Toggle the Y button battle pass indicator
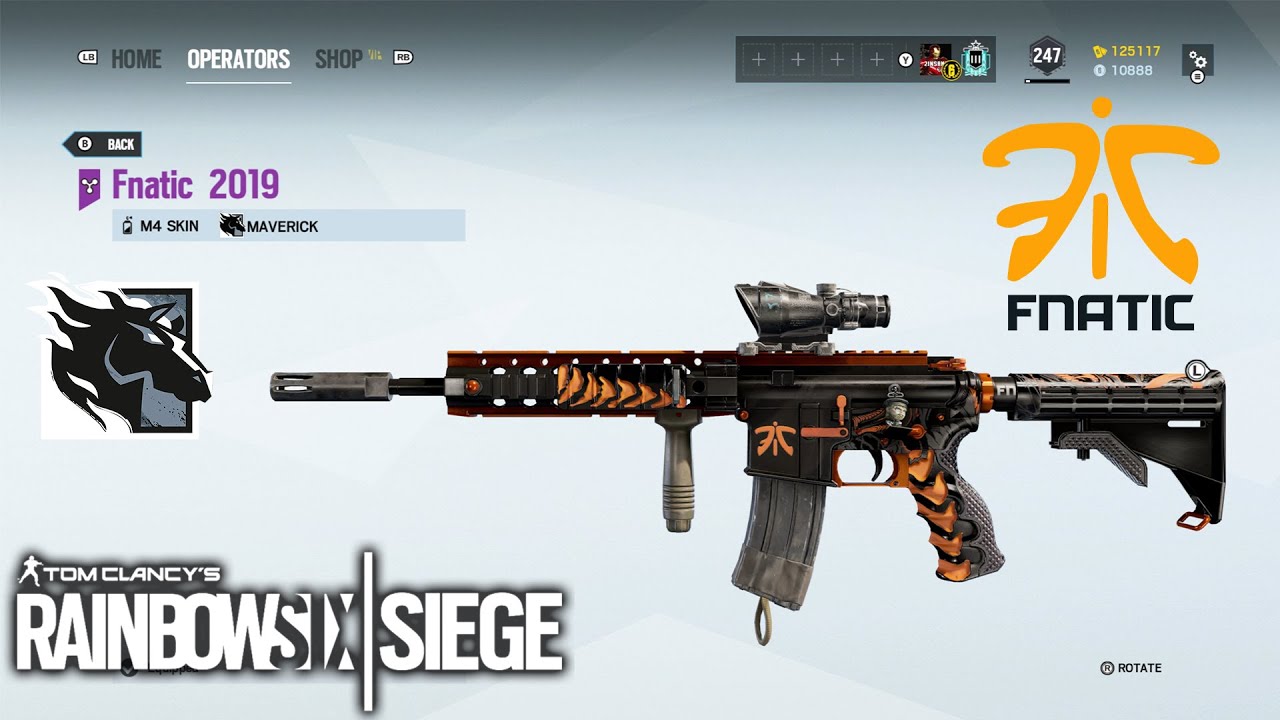Image resolution: width=1280 pixels, height=720 pixels. pos(906,59)
